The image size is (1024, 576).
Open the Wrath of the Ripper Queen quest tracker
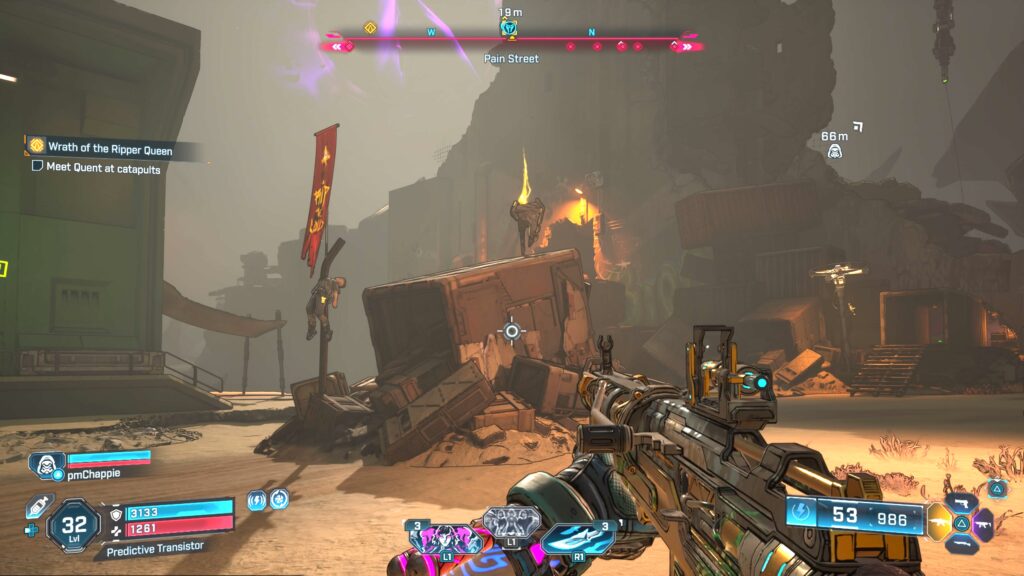(109, 150)
